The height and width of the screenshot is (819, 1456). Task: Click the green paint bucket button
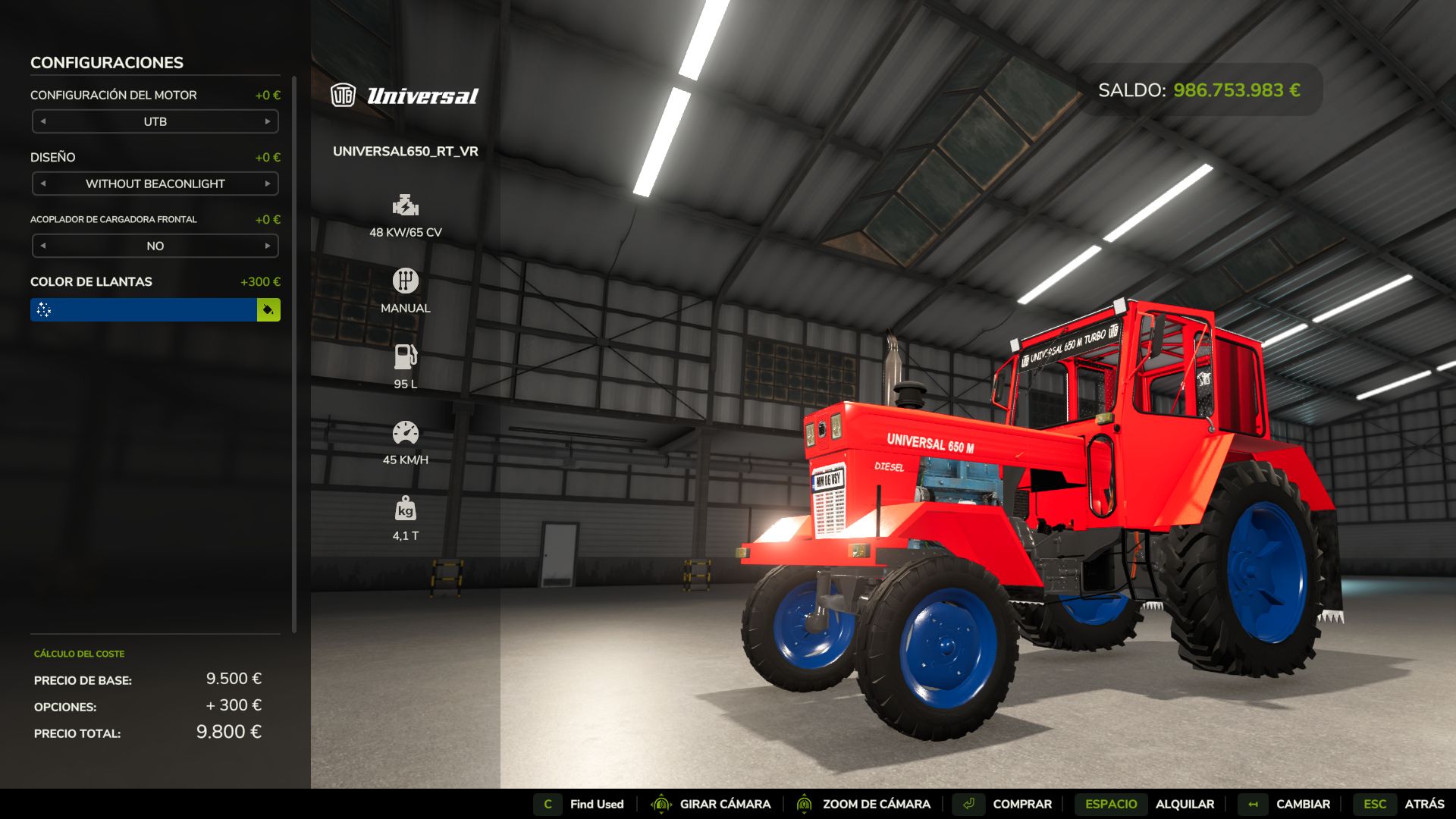tap(268, 309)
